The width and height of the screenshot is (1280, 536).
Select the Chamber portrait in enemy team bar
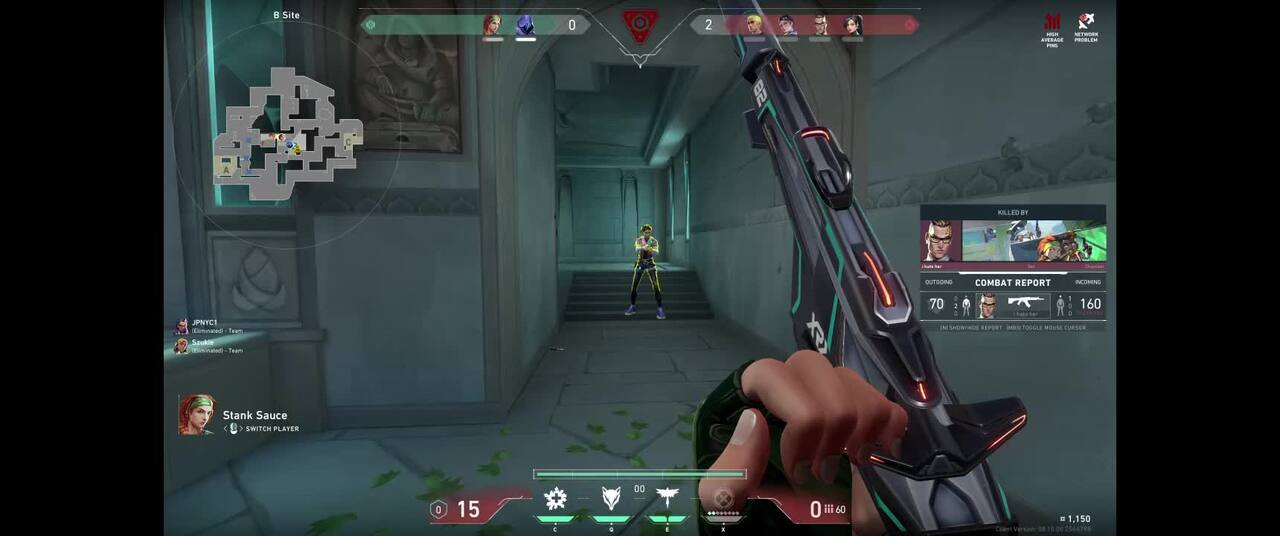pos(819,25)
